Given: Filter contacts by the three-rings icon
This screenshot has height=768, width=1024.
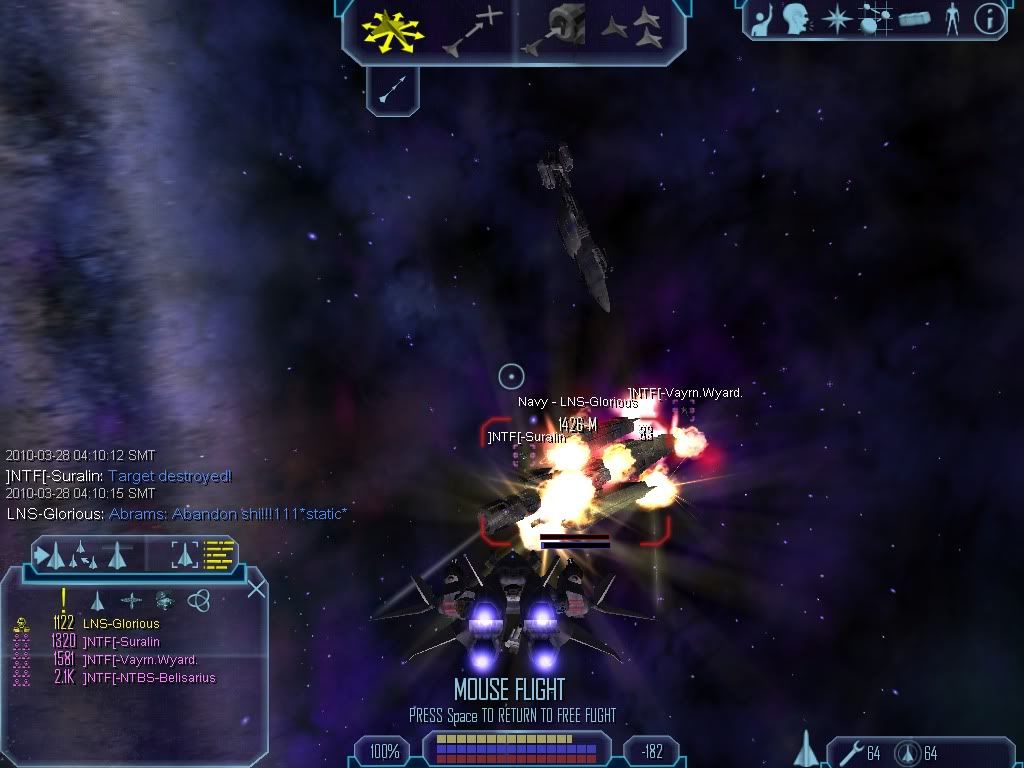Looking at the screenshot, I should (x=198, y=600).
